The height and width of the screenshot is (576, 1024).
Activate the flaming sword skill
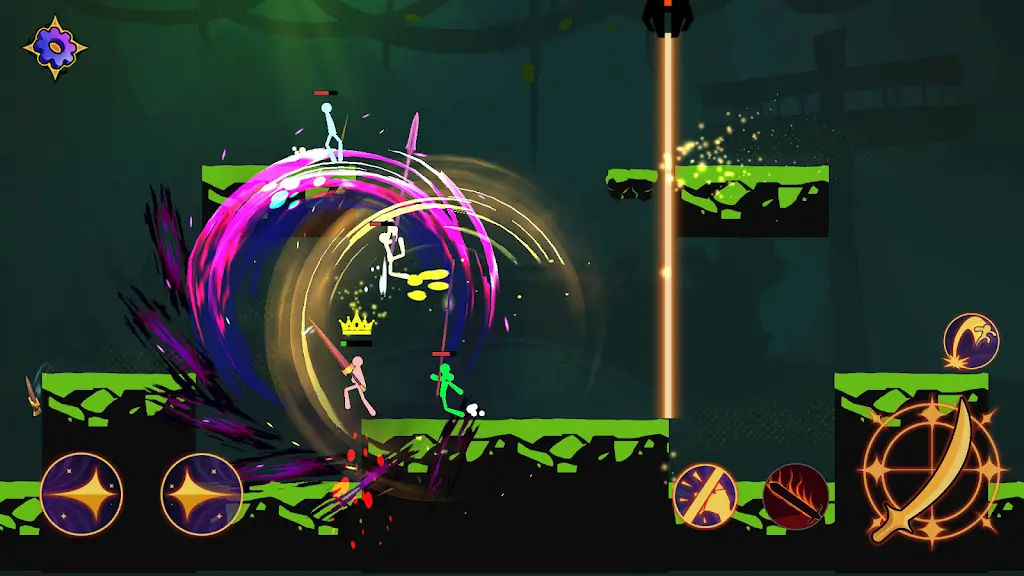[796, 496]
